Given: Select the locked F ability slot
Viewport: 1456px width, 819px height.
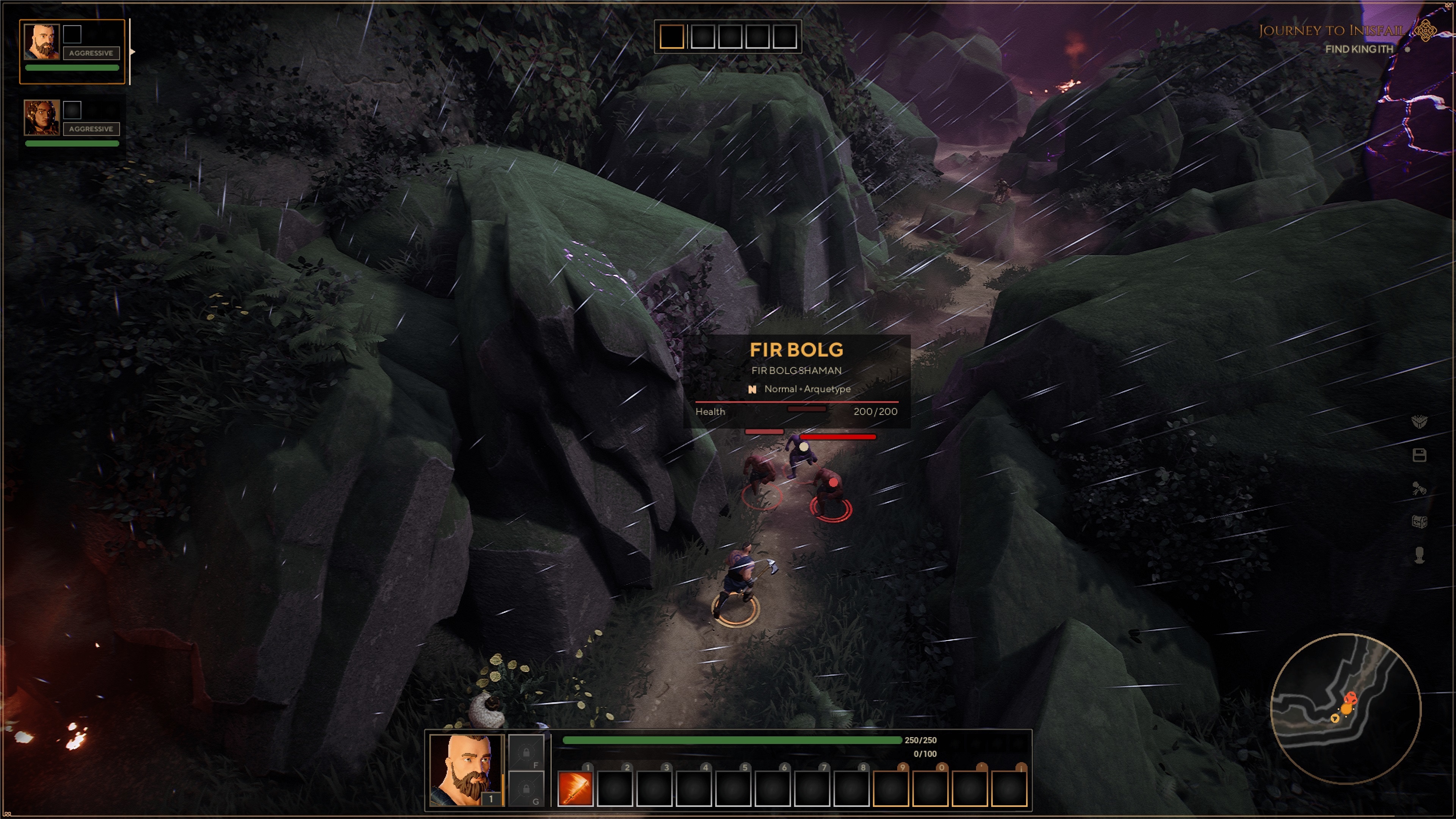Looking at the screenshot, I should click(x=526, y=752).
